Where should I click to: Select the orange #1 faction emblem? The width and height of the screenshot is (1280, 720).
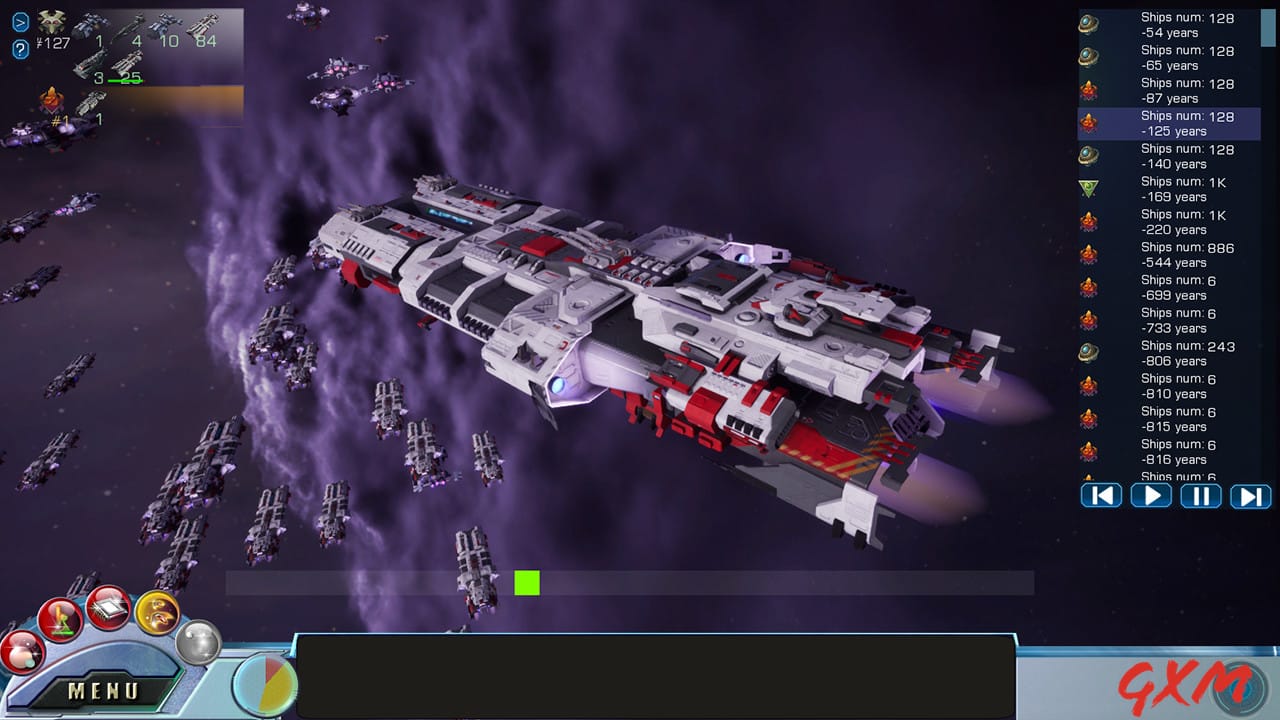[x=52, y=101]
